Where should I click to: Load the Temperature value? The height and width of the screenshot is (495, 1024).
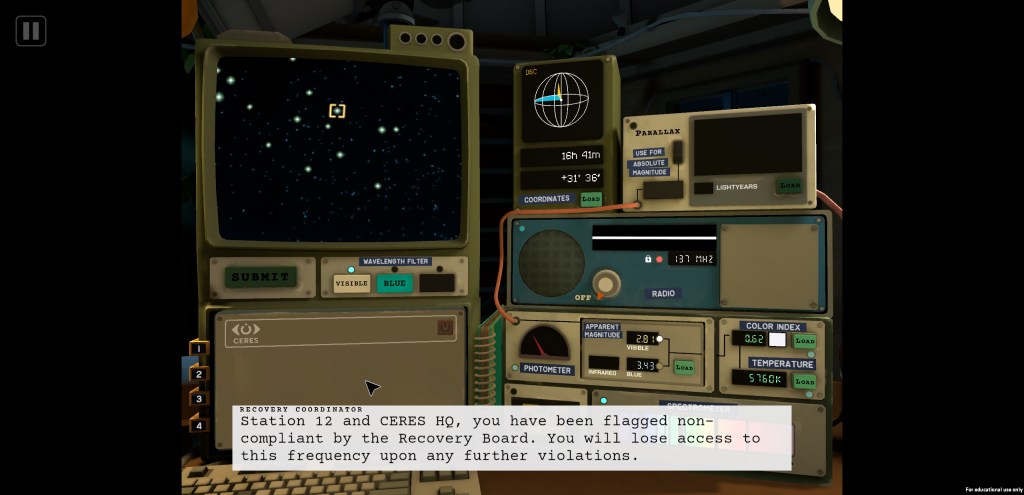[x=804, y=380]
